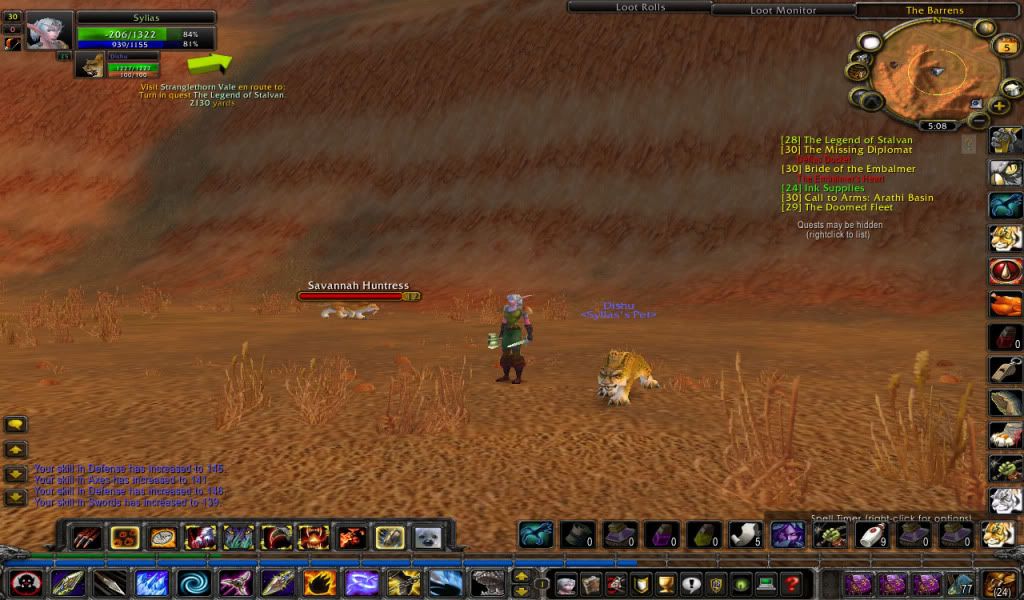Select The Legend of Stalvan quest entry
1024x600 pixels.
(847, 140)
